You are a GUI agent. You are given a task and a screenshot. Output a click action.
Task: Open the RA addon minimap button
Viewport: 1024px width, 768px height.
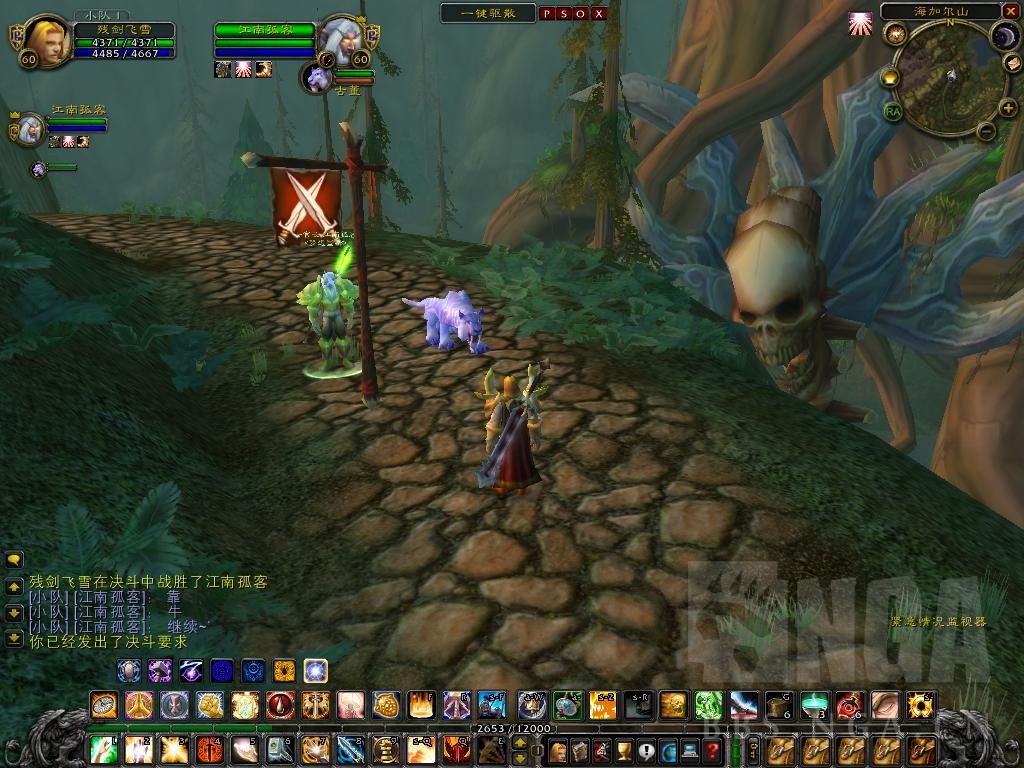(x=892, y=111)
